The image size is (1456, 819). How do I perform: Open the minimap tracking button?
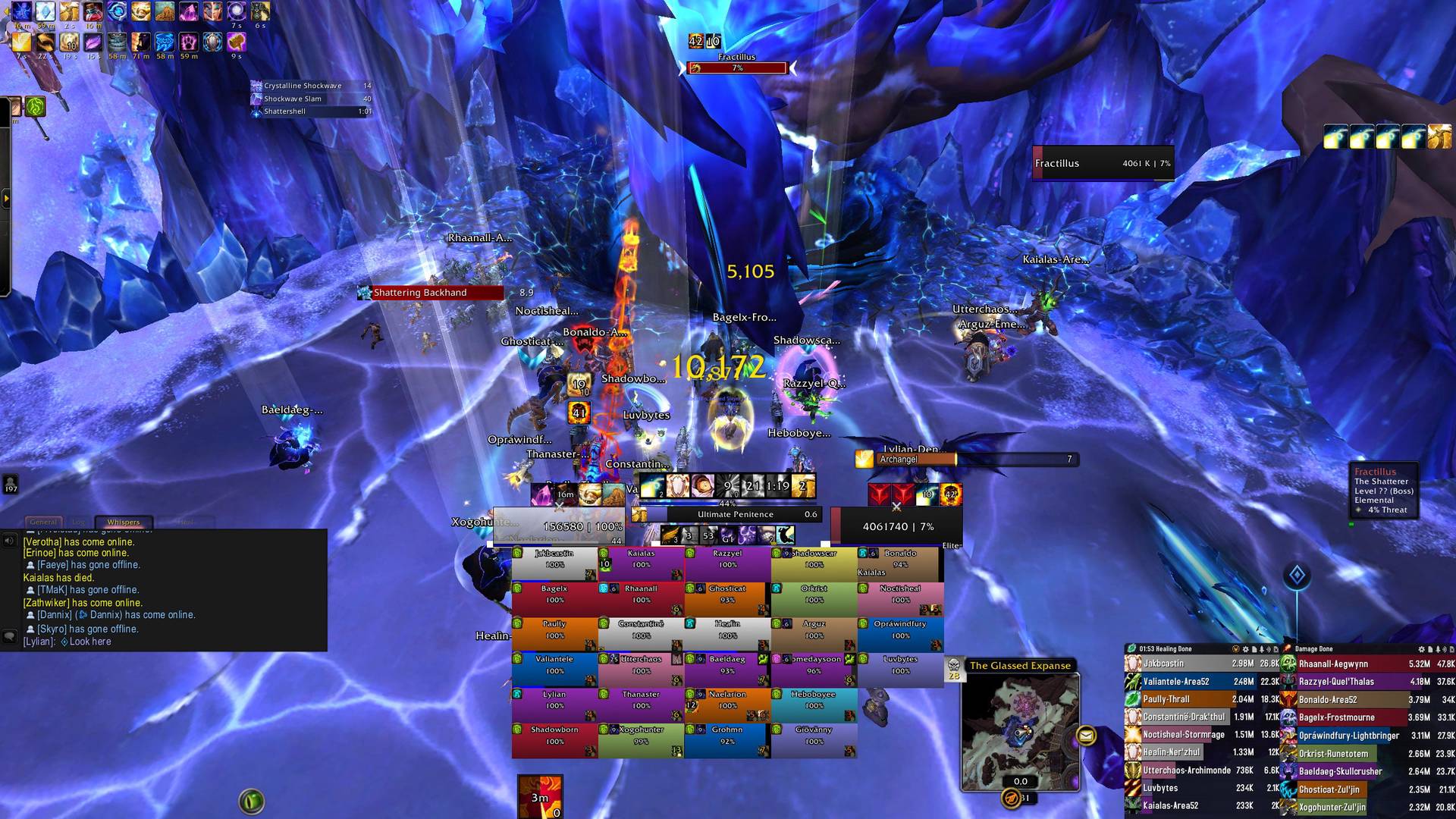pos(1011,798)
